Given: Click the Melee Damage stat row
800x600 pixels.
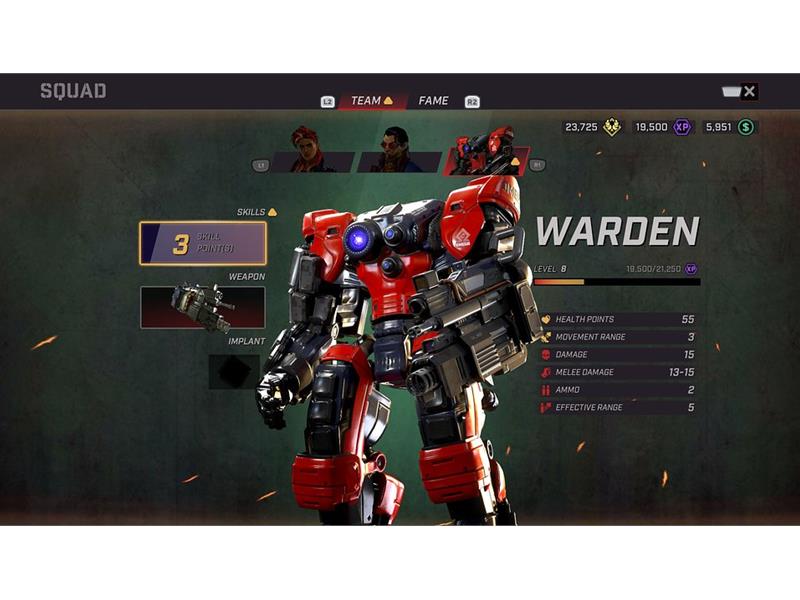Looking at the screenshot, I should click(618, 372).
